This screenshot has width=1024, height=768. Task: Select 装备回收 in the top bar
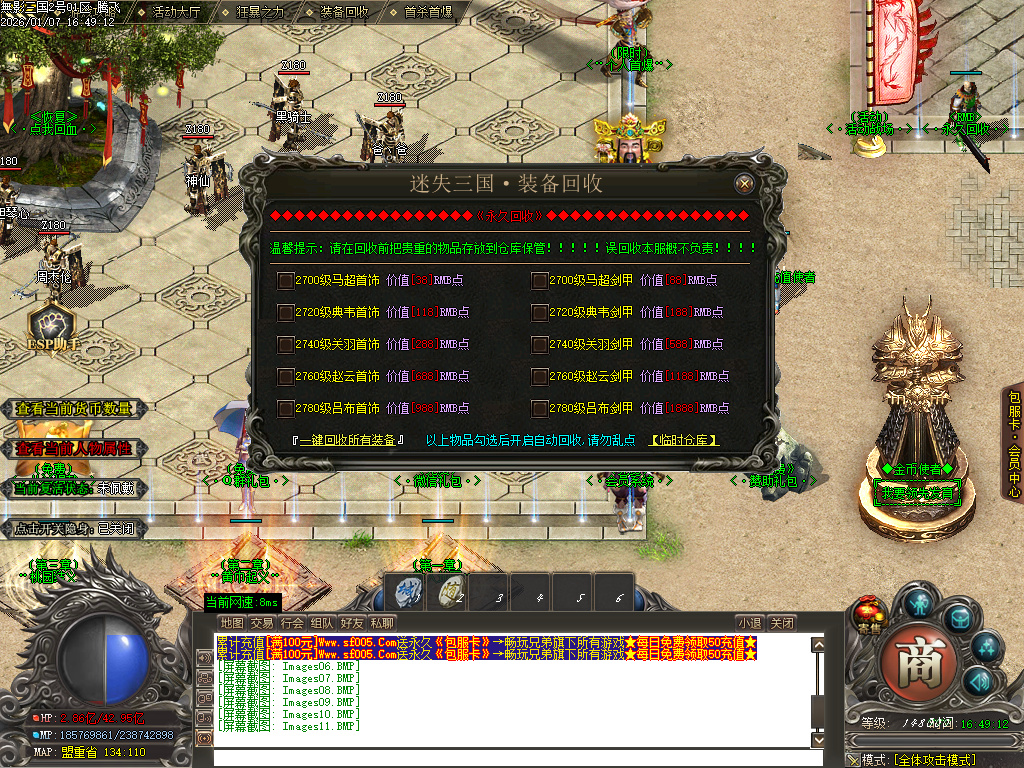344,12
